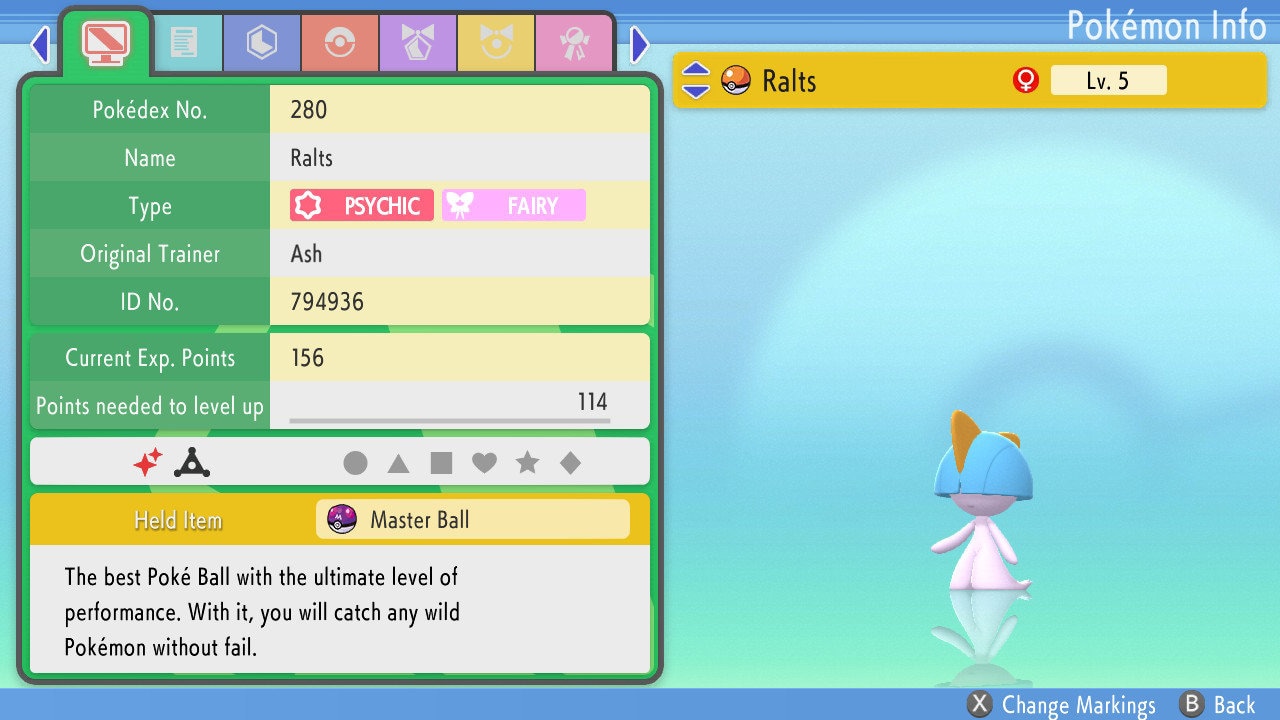Enable the heart marking
This screenshot has height=720, width=1280.
click(484, 462)
